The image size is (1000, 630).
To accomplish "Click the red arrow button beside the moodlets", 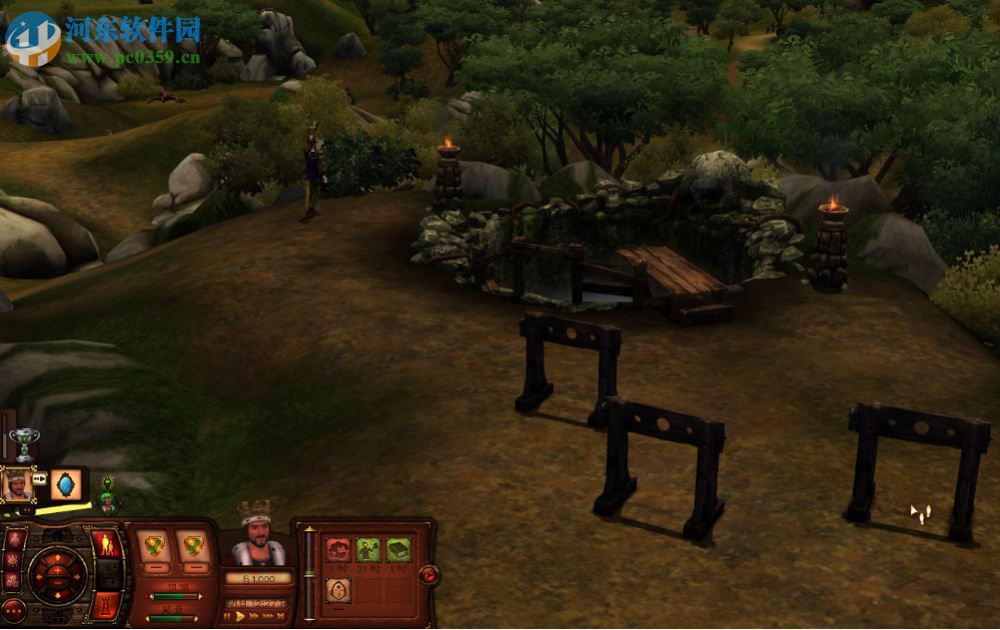I will 428,574.
